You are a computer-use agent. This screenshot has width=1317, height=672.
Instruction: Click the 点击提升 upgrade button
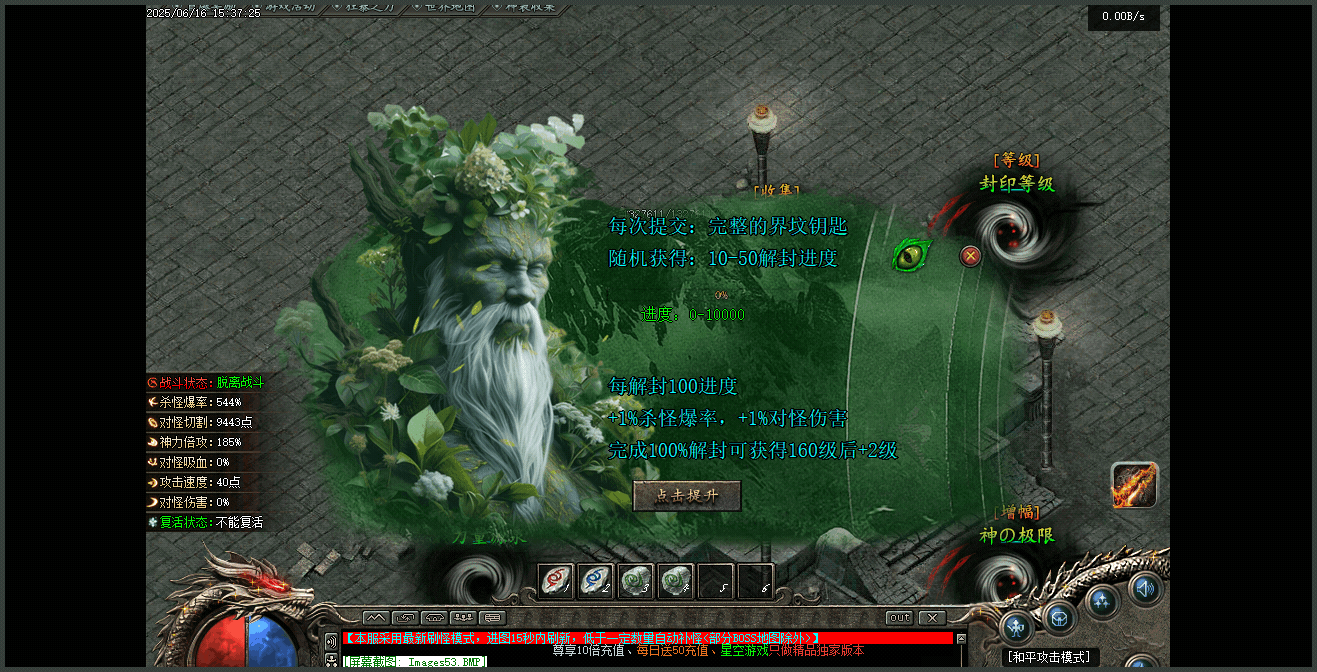[687, 496]
